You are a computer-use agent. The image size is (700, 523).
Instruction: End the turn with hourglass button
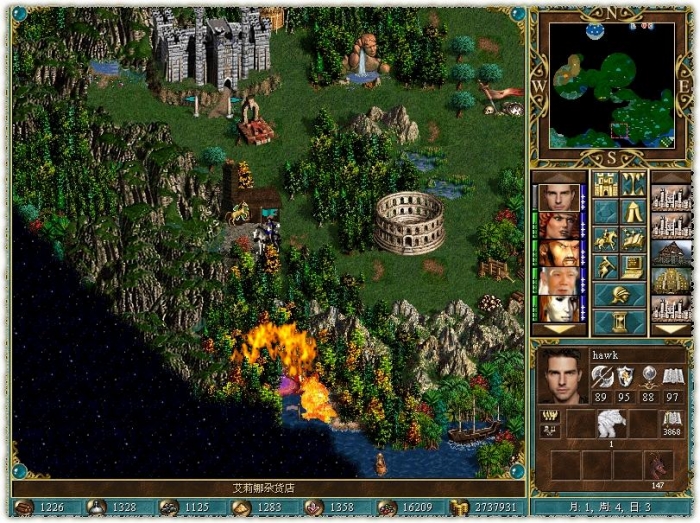(x=618, y=322)
